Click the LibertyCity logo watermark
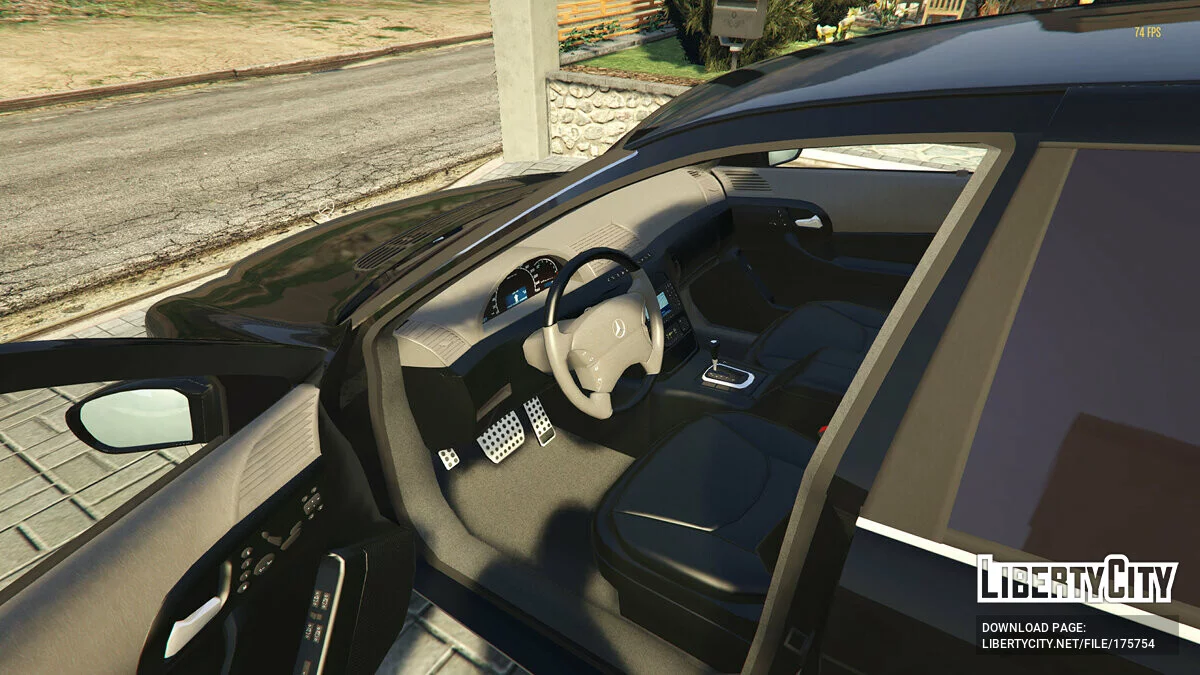Image resolution: width=1200 pixels, height=675 pixels. click(x=1077, y=579)
